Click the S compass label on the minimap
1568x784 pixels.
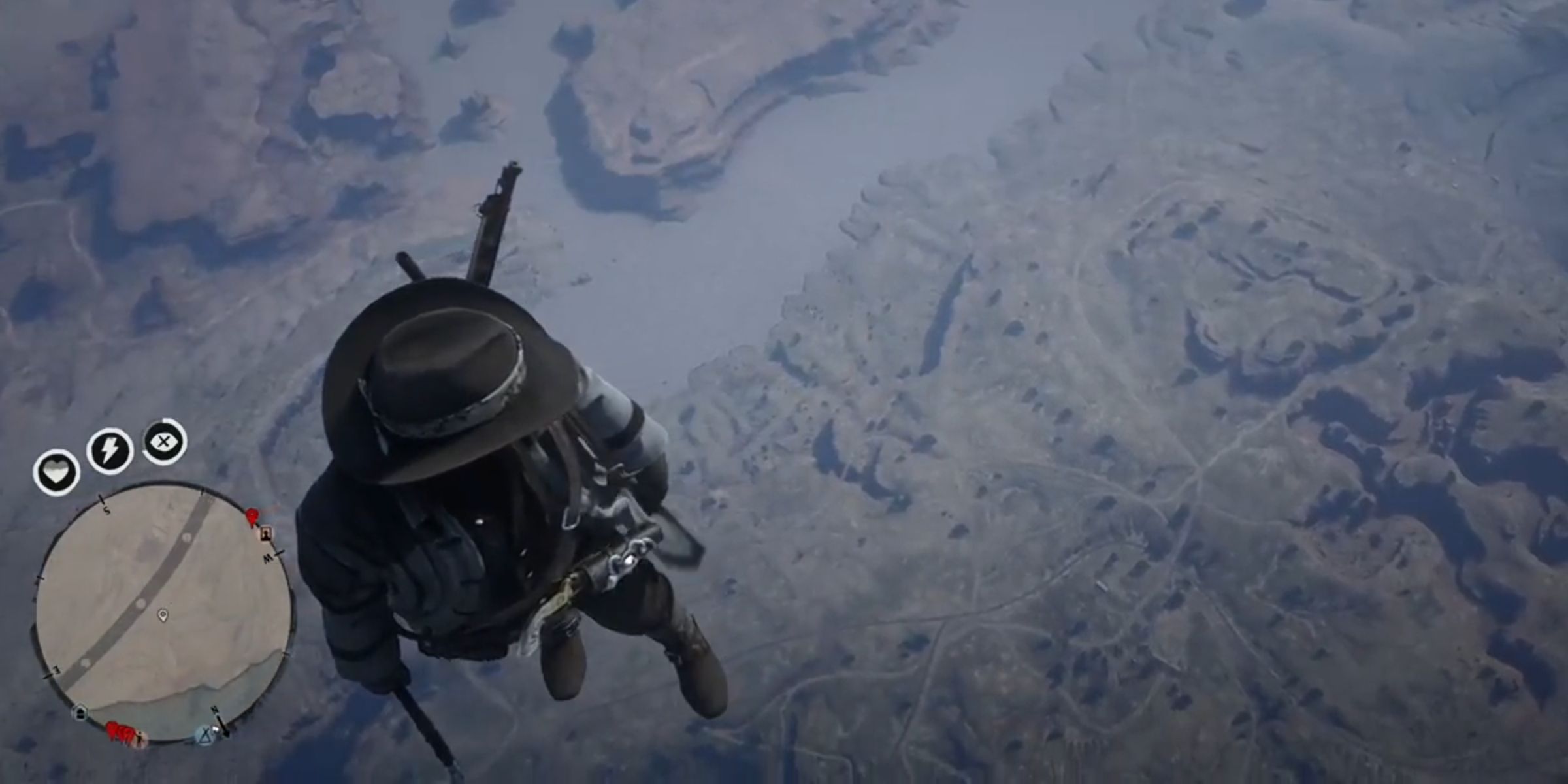pos(106,511)
